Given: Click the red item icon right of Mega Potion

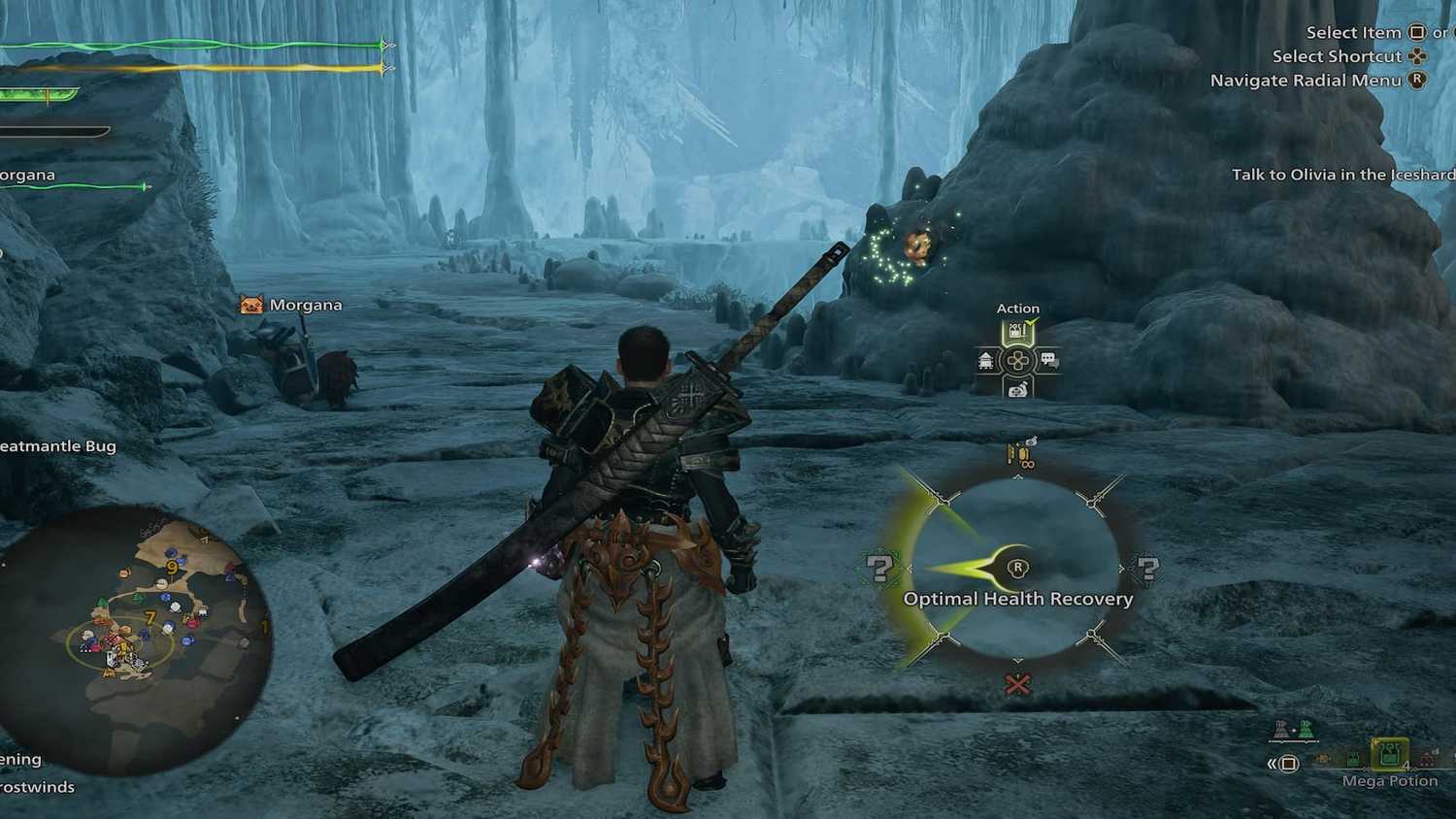Looking at the screenshot, I should coord(1426,760).
